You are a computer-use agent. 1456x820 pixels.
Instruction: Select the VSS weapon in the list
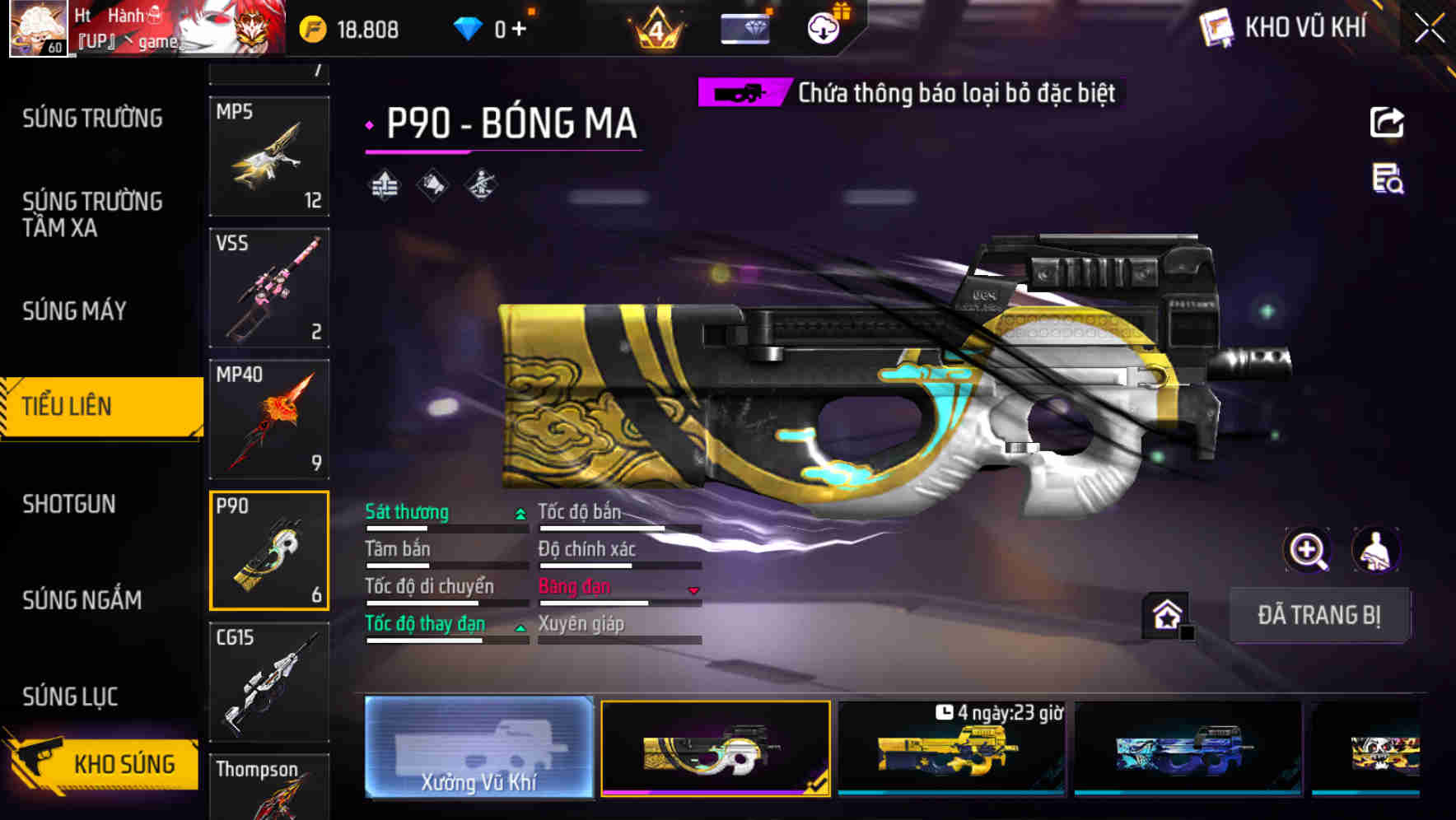pyautogui.click(x=268, y=287)
